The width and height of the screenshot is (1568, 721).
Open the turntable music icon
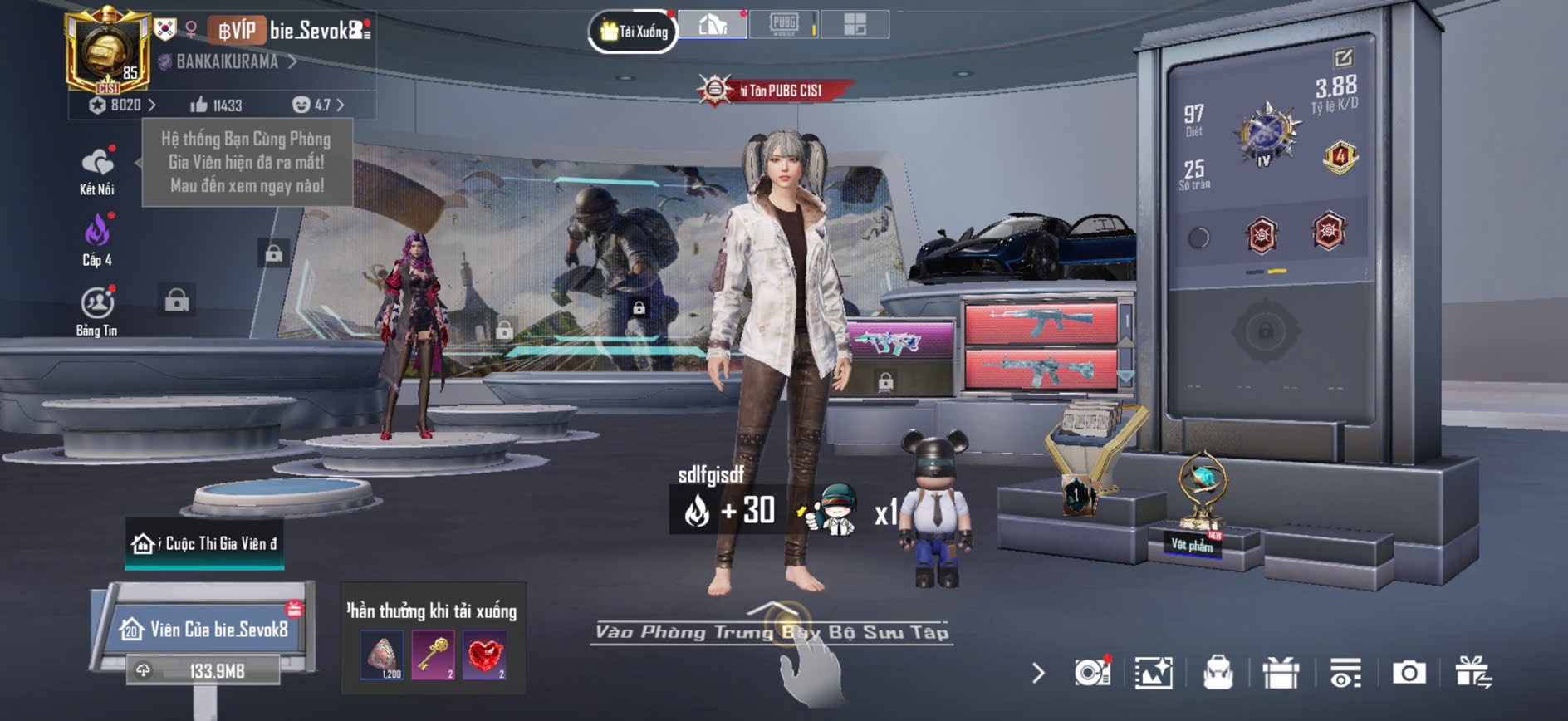click(x=1091, y=673)
